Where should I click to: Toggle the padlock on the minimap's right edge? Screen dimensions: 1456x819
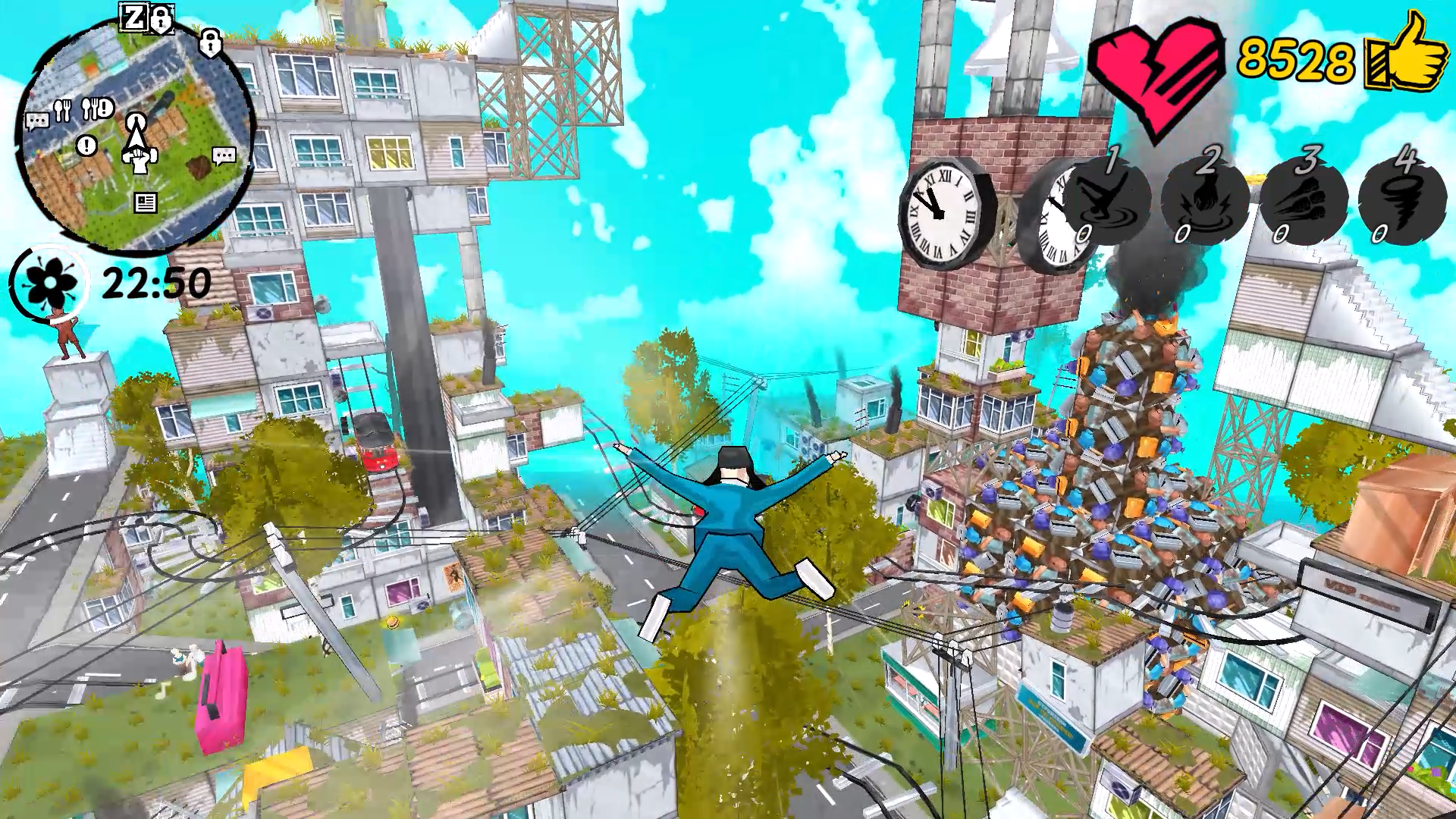click(210, 44)
